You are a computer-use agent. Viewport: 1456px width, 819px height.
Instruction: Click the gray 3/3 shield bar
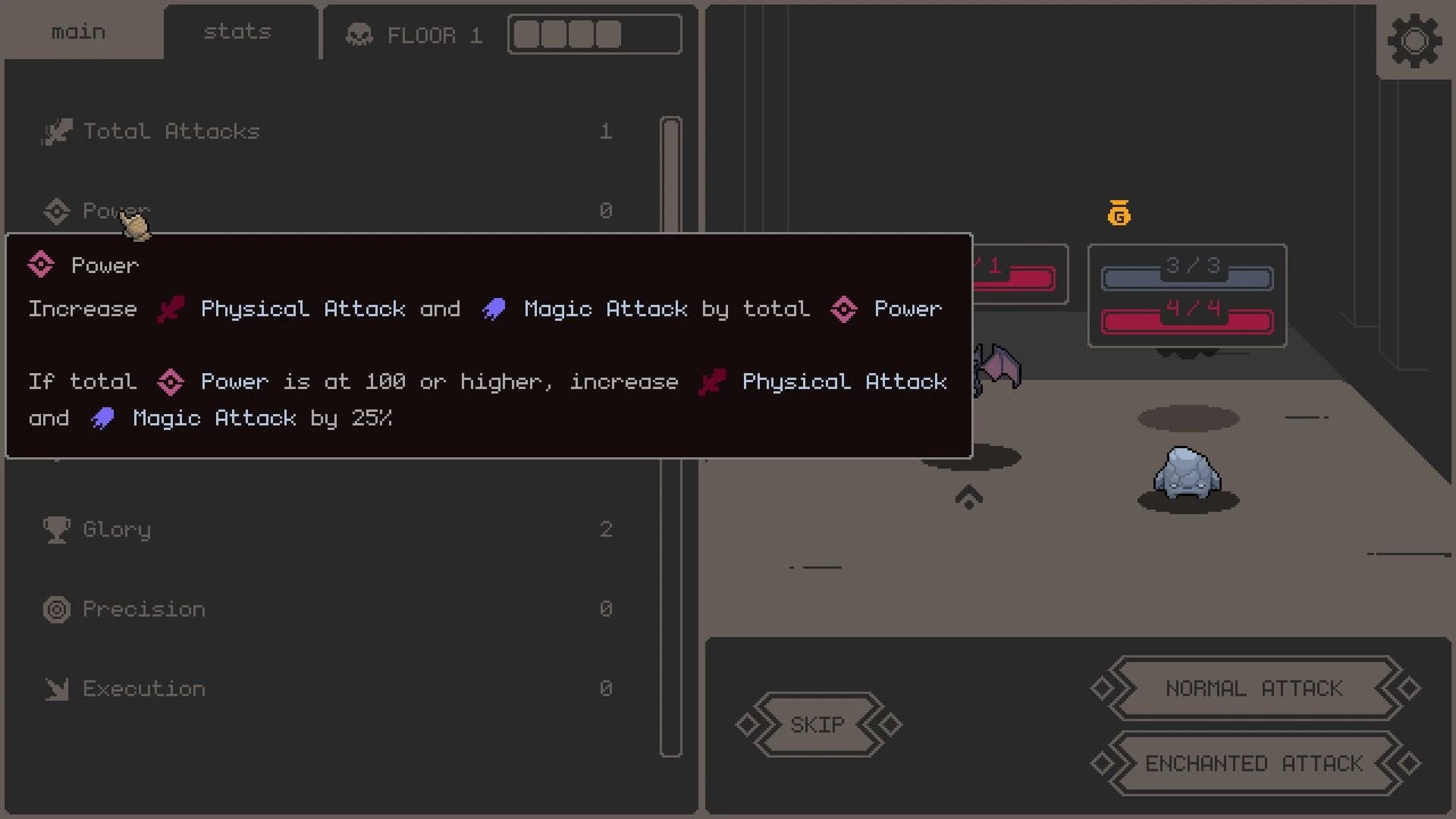[1187, 278]
